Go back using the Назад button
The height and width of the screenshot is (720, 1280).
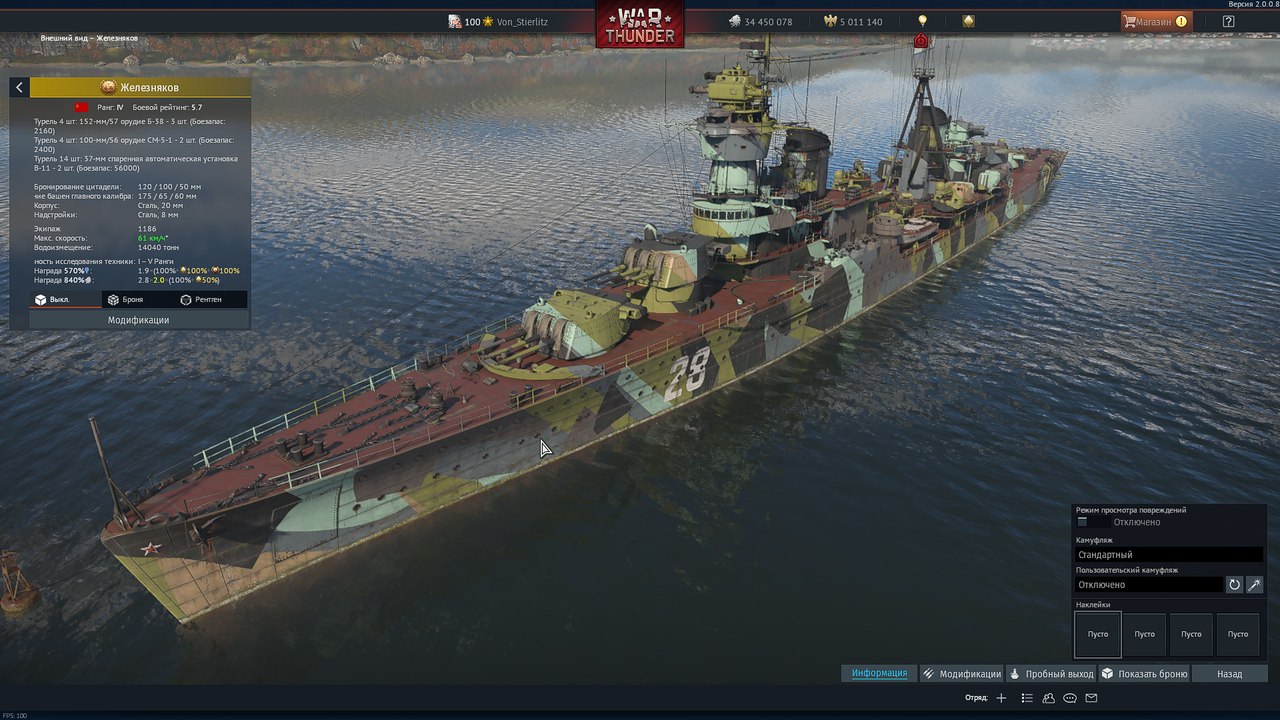coord(1229,674)
